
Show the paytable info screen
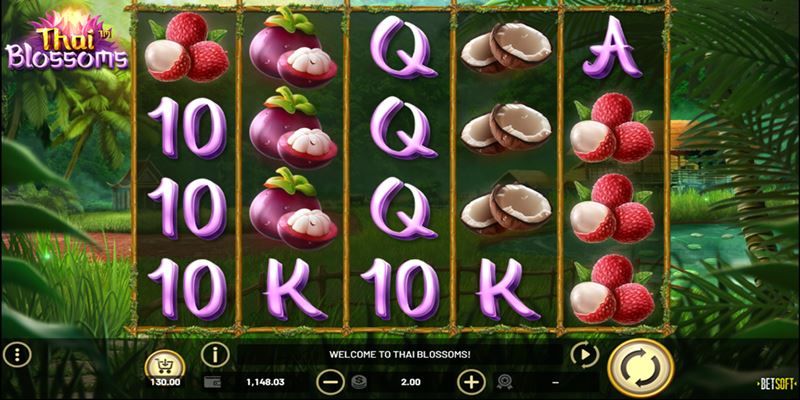pyautogui.click(x=214, y=354)
